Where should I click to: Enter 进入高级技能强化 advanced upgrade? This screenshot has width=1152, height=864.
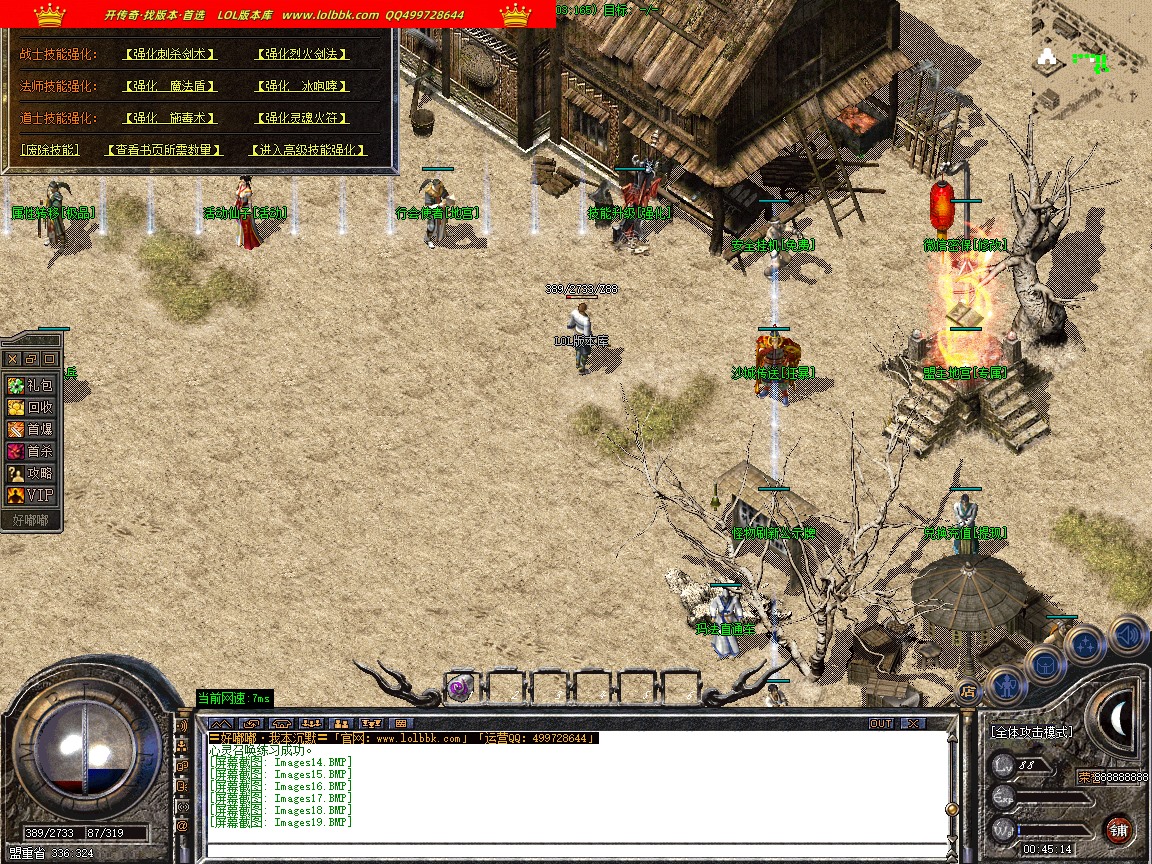click(x=307, y=150)
